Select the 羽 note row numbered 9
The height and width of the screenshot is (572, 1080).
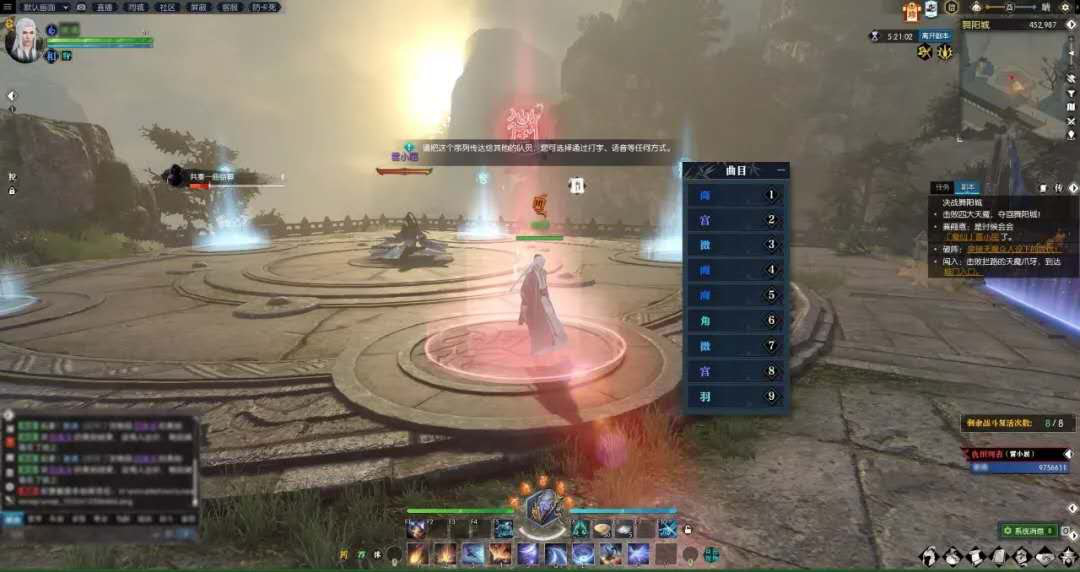737,396
